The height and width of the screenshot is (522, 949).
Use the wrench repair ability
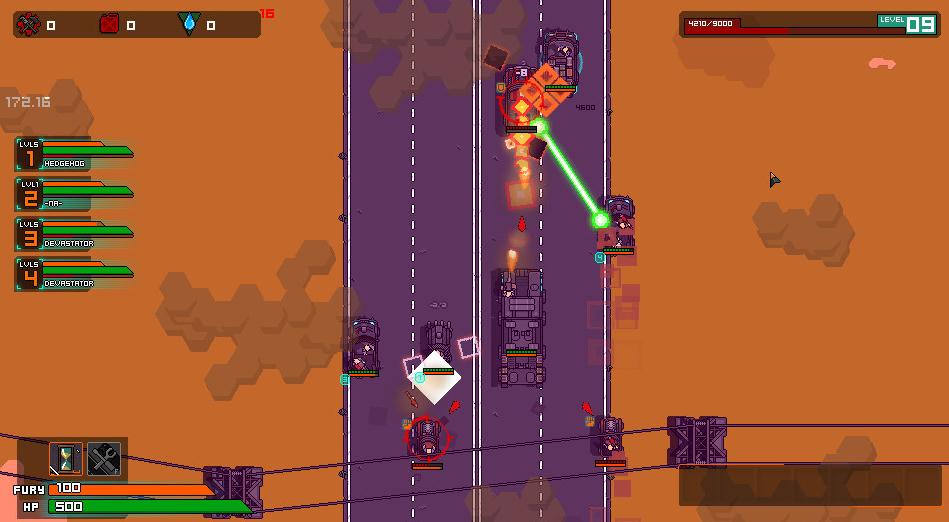[x=104, y=458]
